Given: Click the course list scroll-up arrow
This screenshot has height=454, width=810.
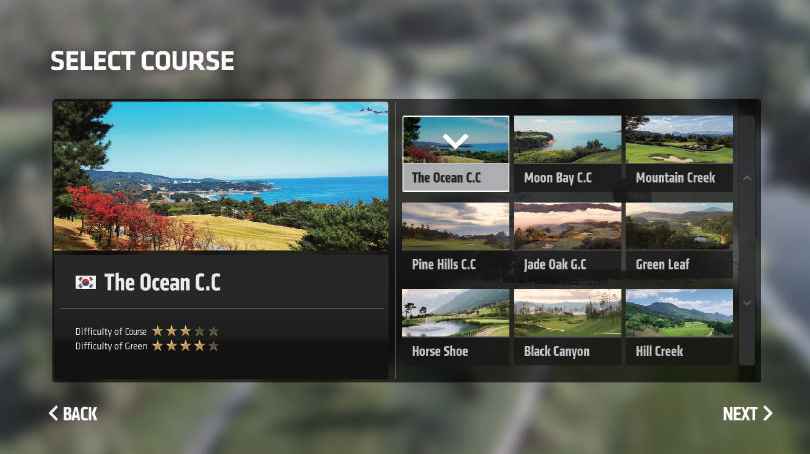Looking at the screenshot, I should click(747, 179).
